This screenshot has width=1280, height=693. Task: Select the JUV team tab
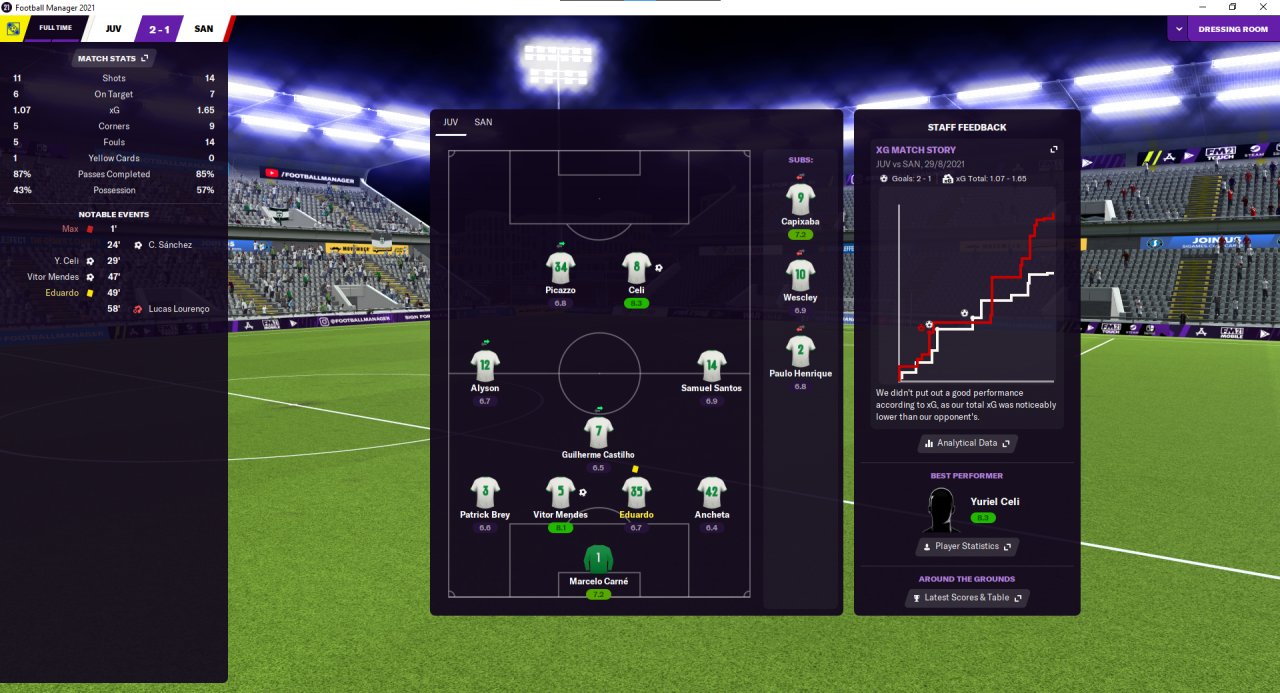pyautogui.click(x=450, y=122)
